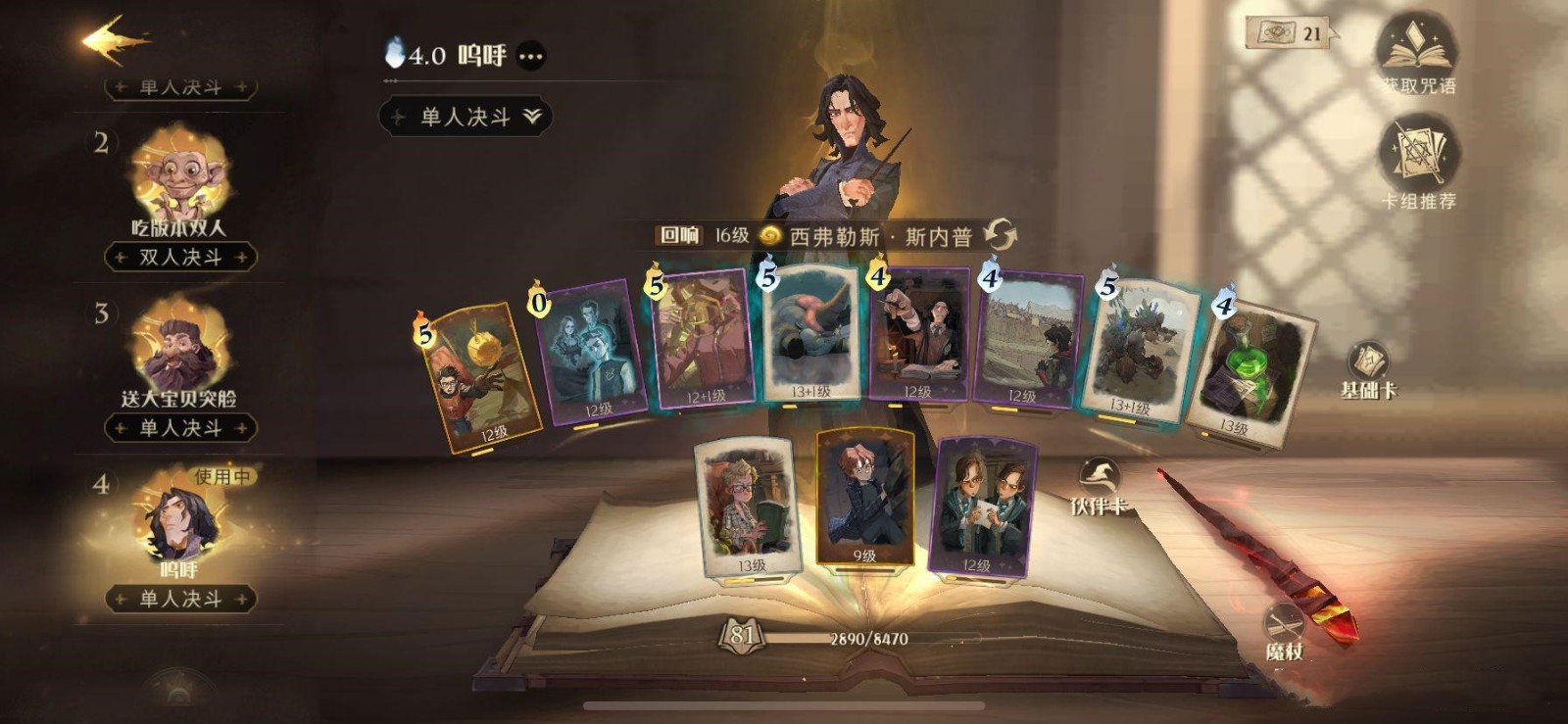The height and width of the screenshot is (724, 1568).
Task: Pick the twin students companion card
Action: 980,507
